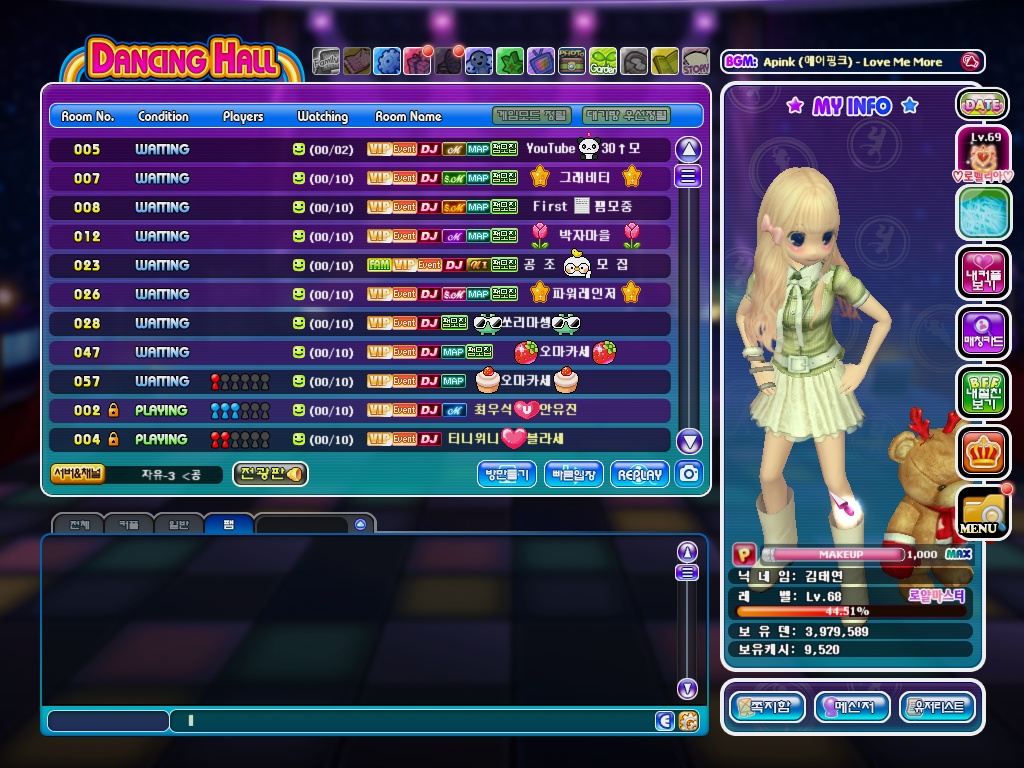Open the 유저리스트 user list button
The width and height of the screenshot is (1024, 768).
tap(937, 707)
